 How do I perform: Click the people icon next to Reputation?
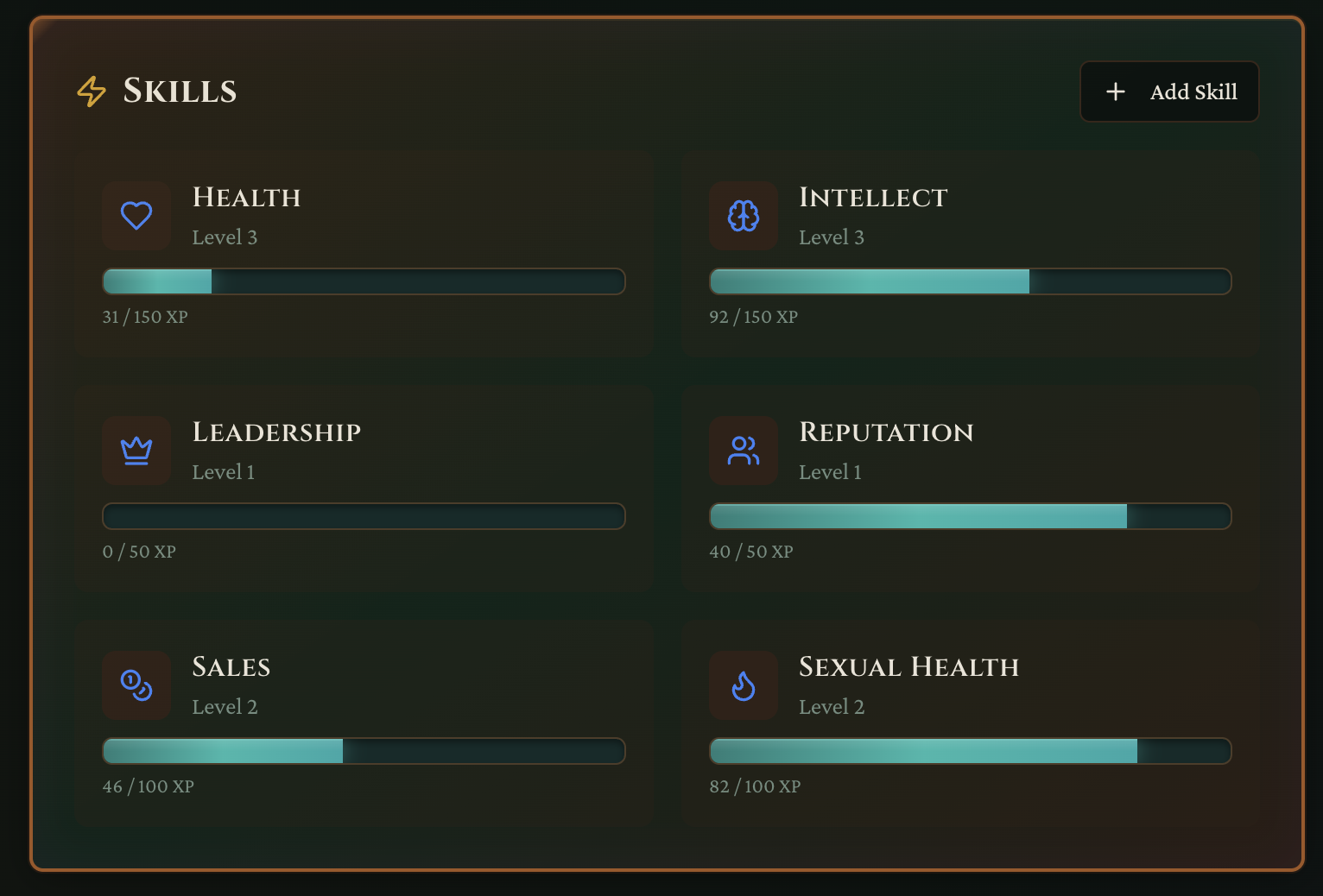click(743, 451)
